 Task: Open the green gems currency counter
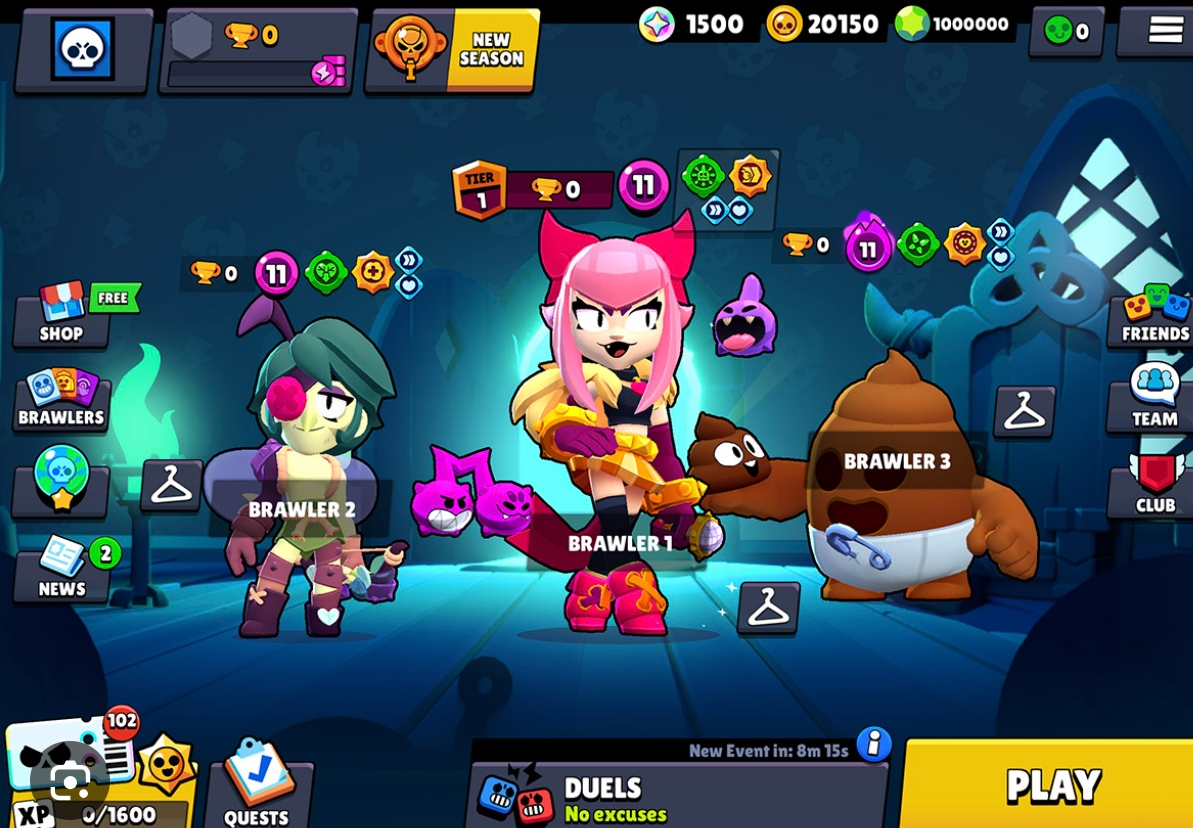(x=955, y=24)
